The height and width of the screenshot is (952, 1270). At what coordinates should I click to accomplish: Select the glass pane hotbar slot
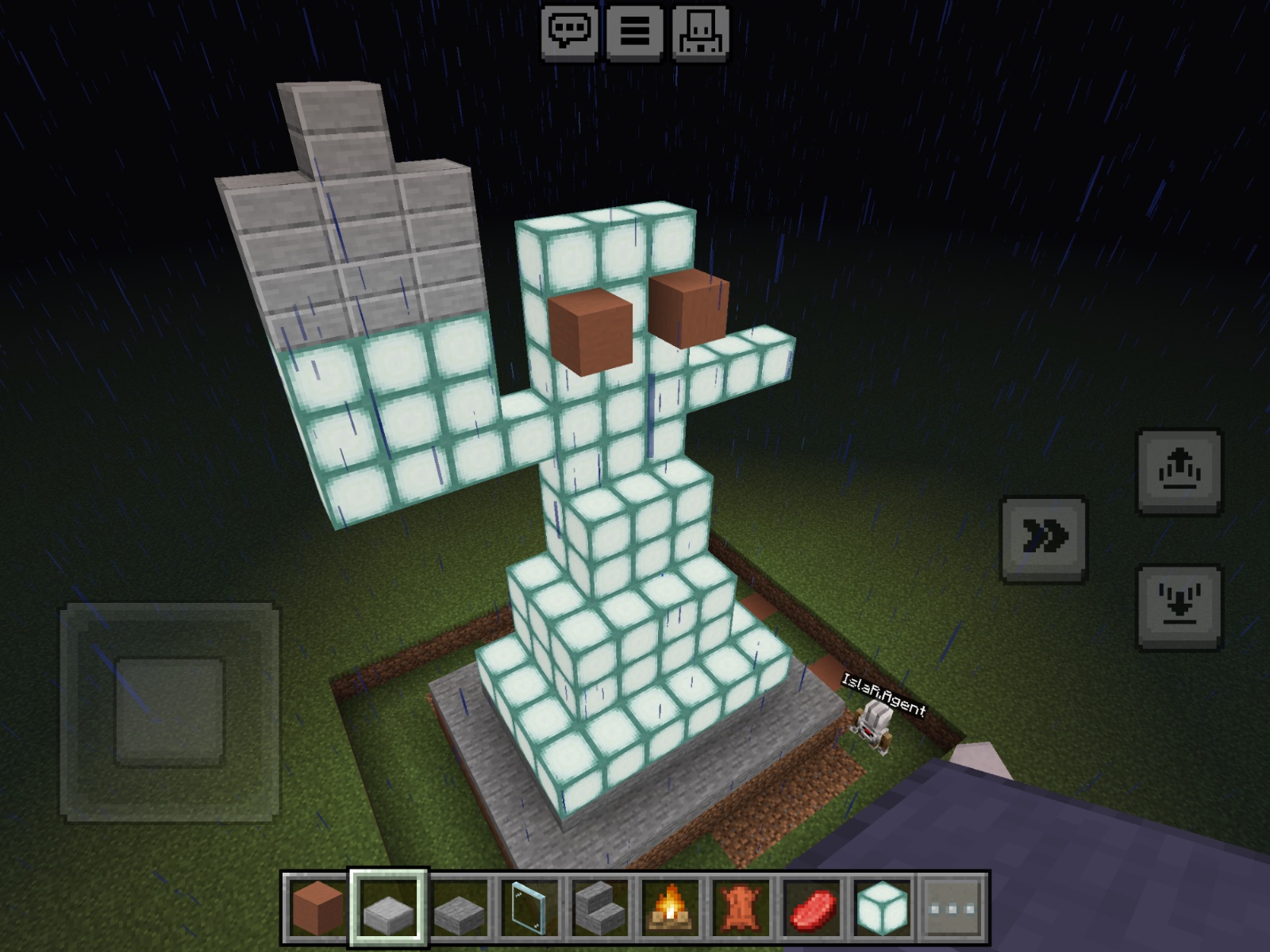point(529,908)
